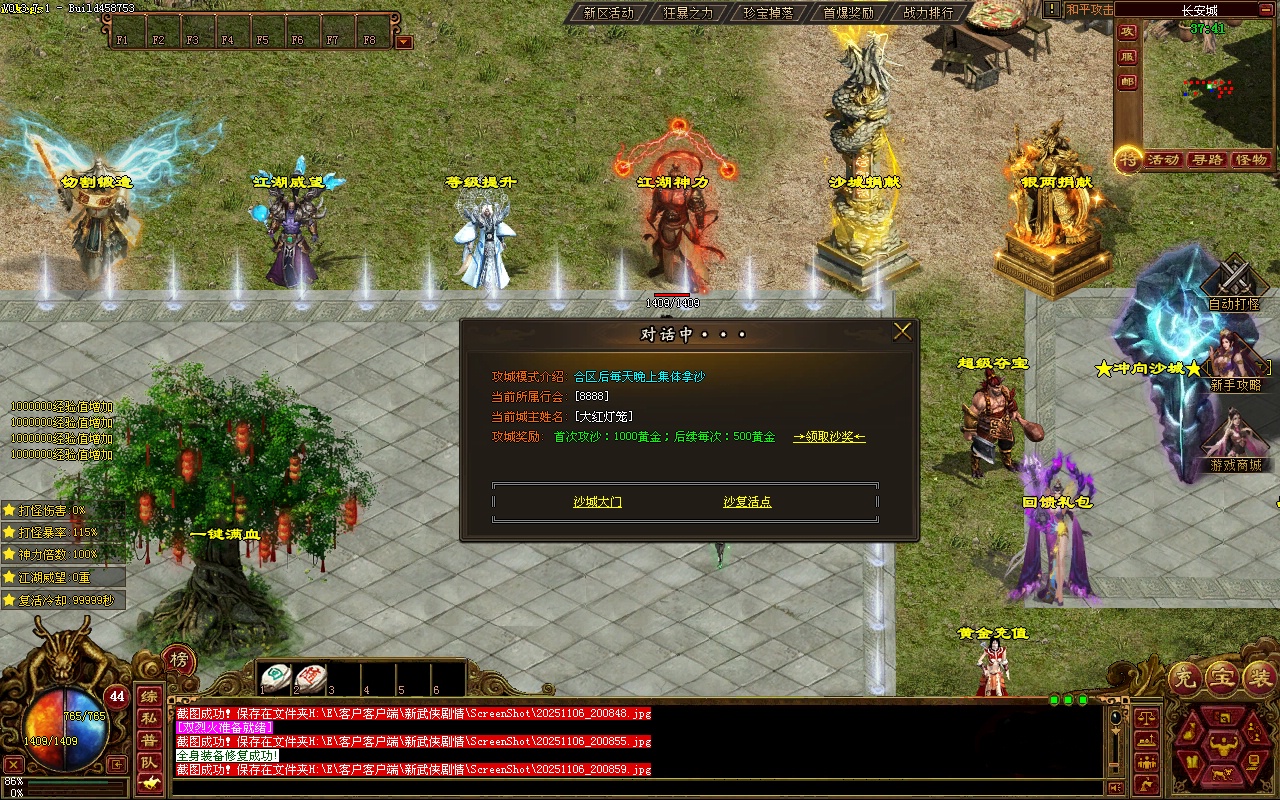The width and height of the screenshot is (1280, 800).
Task: Open the 怪物 monster list button
Action: tap(1251, 160)
